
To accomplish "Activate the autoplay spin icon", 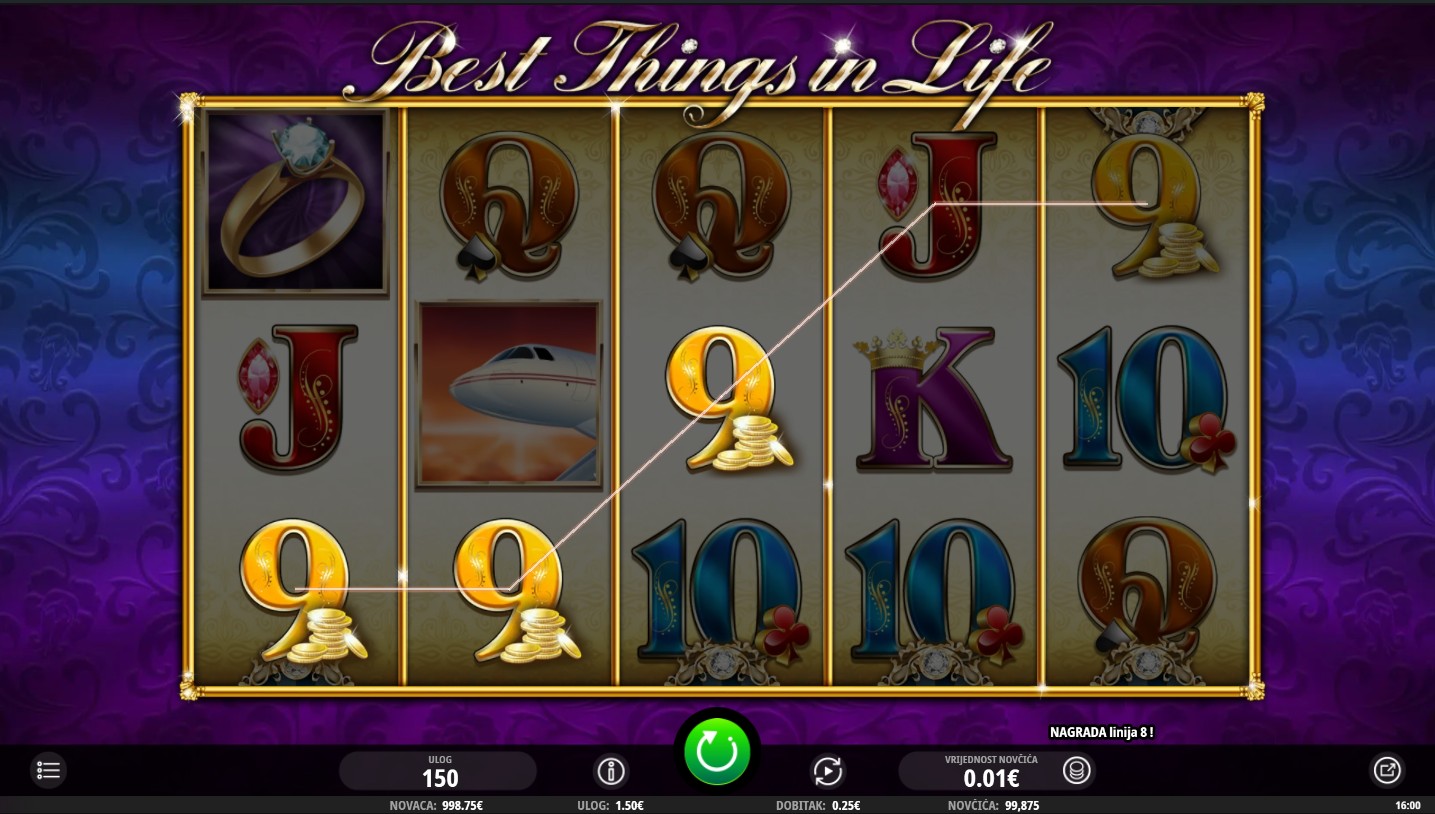I will pyautogui.click(x=827, y=771).
